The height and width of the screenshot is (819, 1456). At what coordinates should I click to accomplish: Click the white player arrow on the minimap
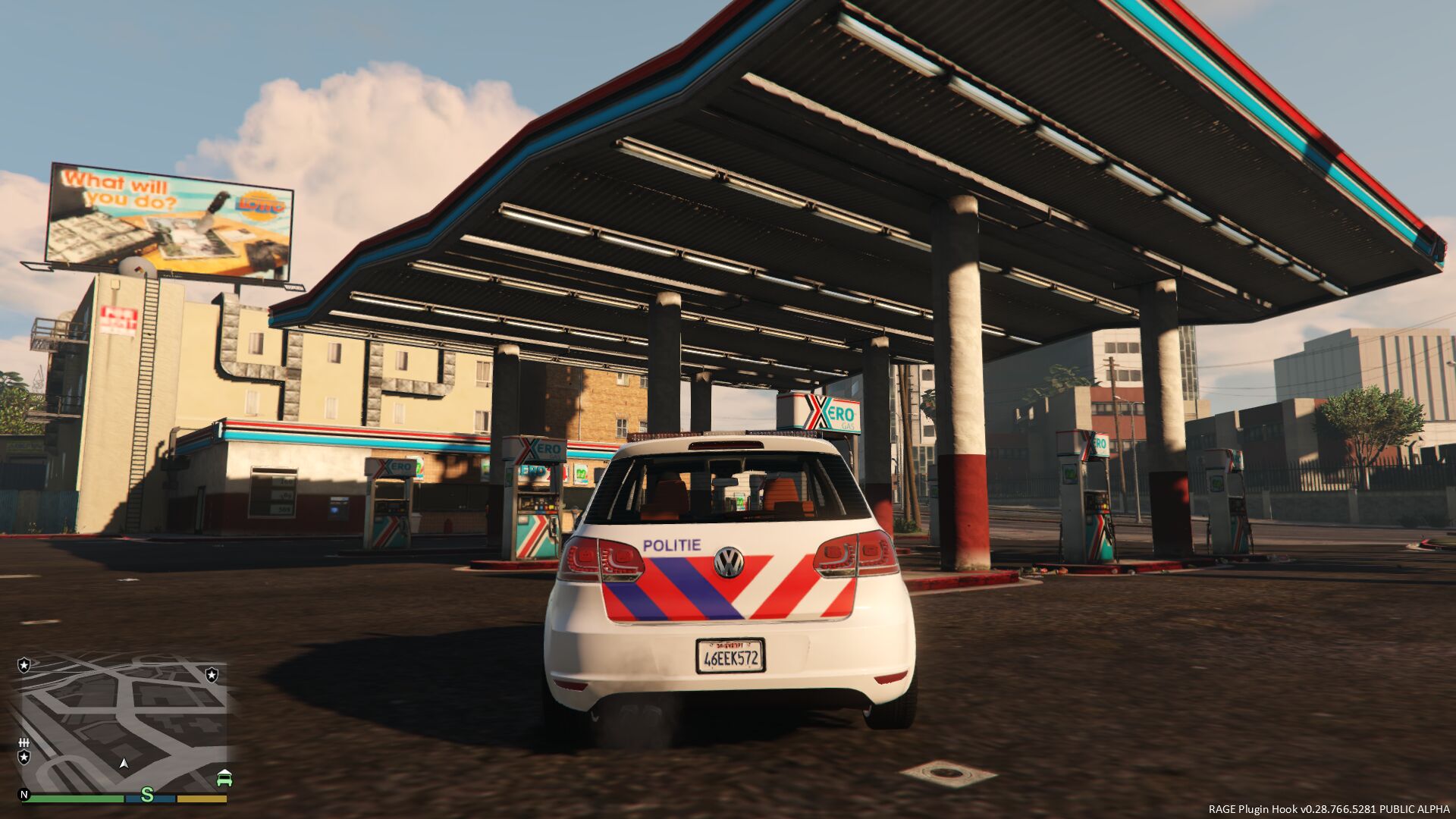[x=124, y=763]
